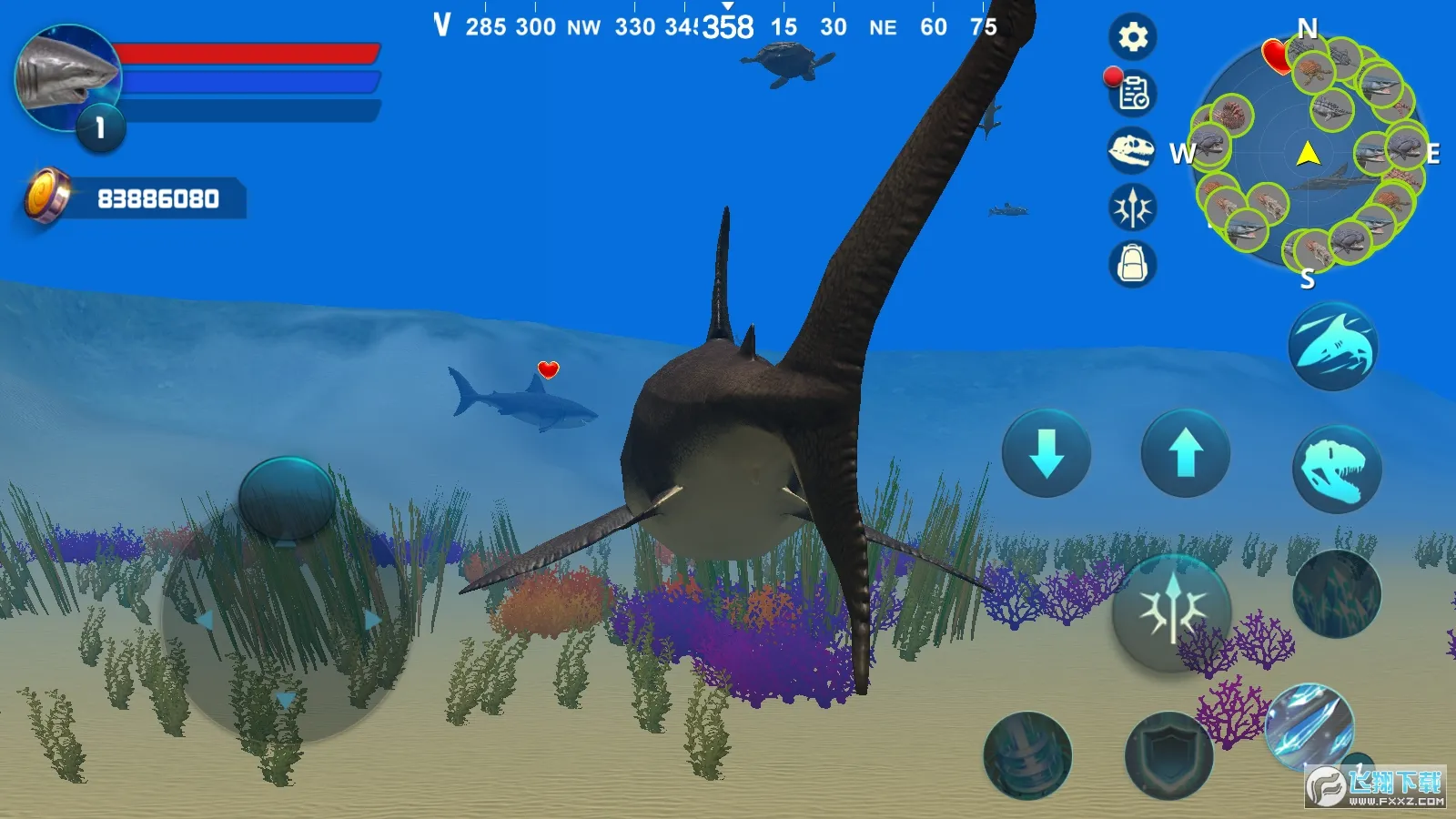The height and width of the screenshot is (819, 1456).
Task: Tap the gold coin currency icon
Action: tap(46, 196)
